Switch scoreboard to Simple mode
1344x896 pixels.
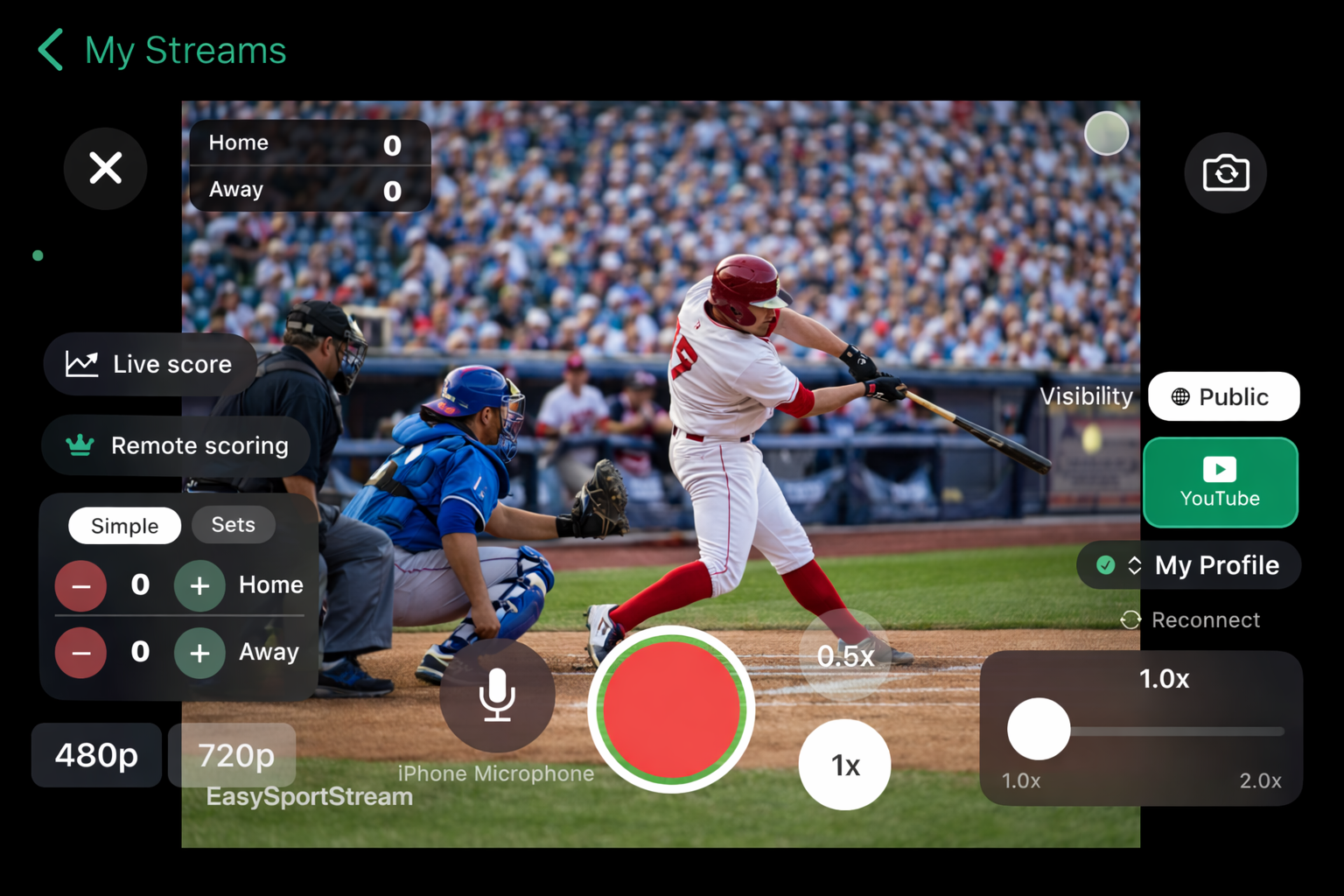click(124, 525)
